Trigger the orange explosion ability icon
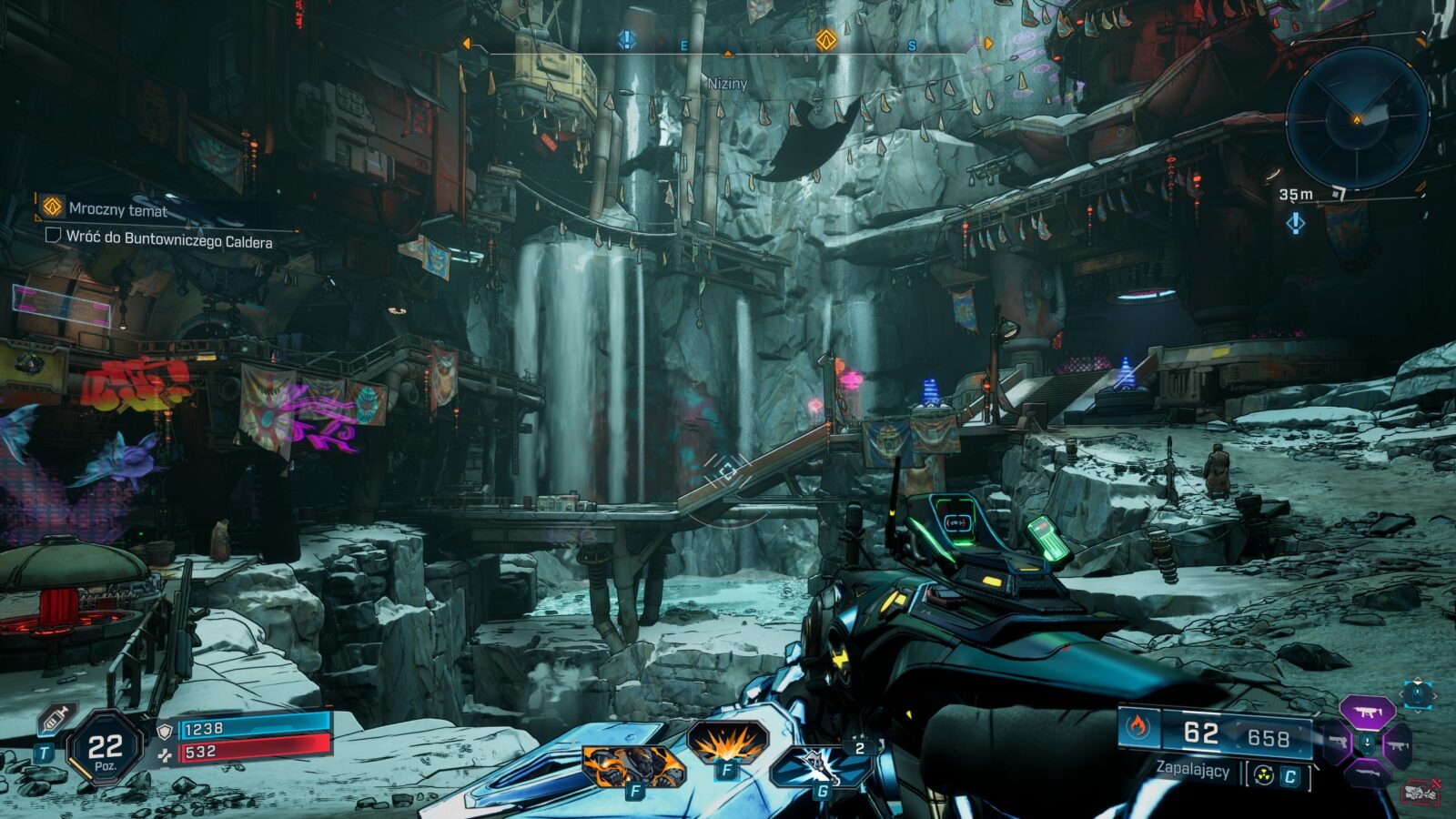 [x=726, y=743]
